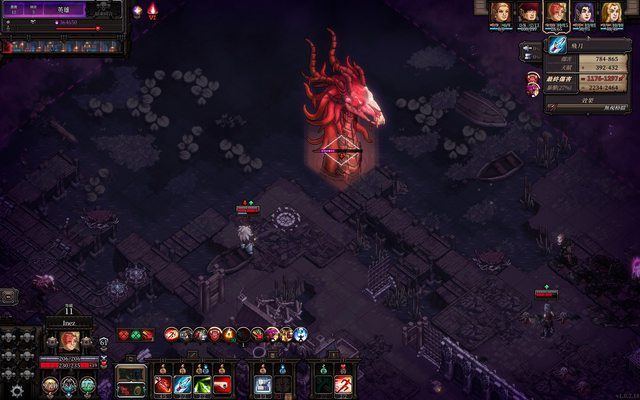This screenshot has height=400, width=640.
Task: Activate the red slash skill
Action: click(163, 383)
